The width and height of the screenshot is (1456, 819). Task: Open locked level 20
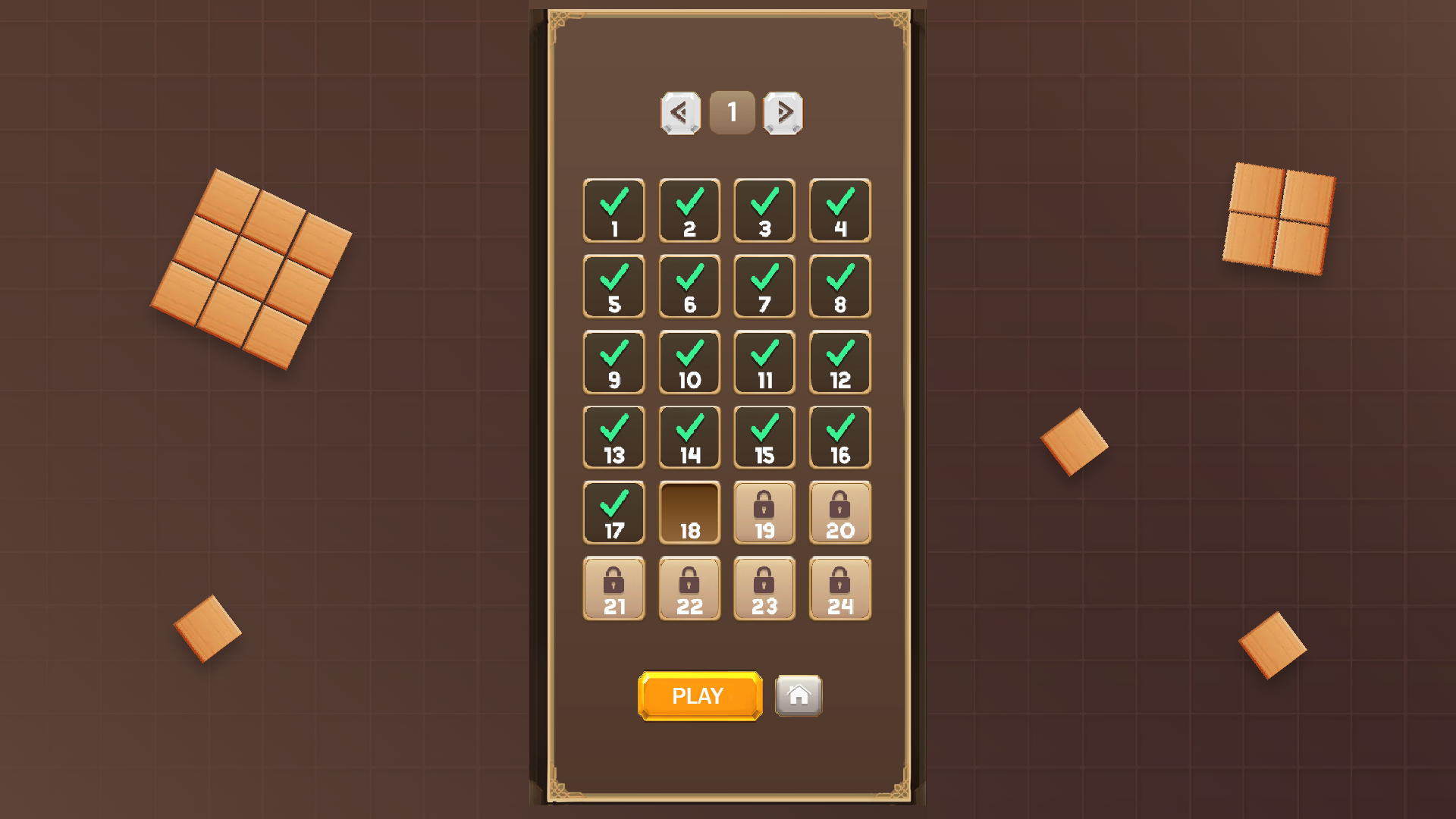pyautogui.click(x=840, y=513)
